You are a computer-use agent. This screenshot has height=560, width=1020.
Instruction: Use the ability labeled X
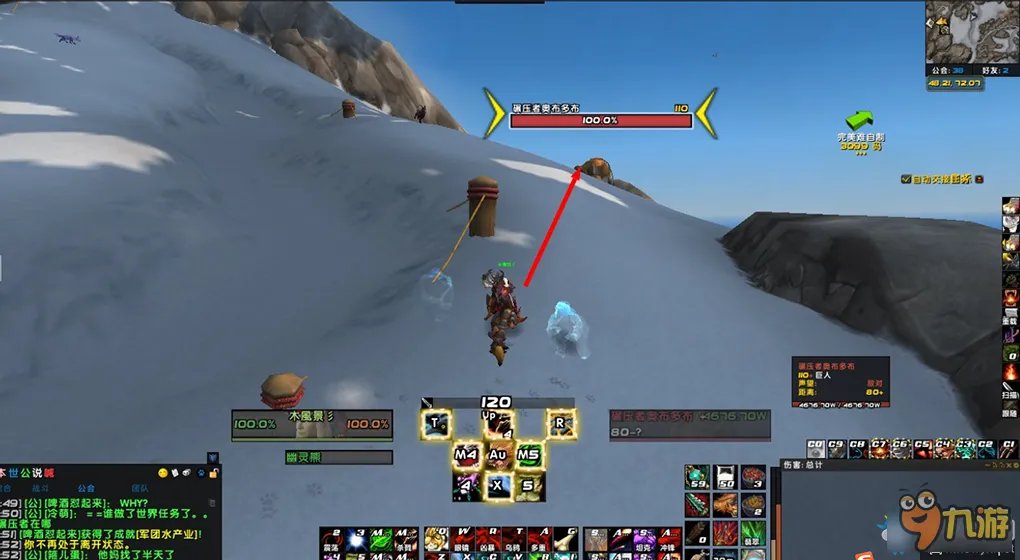click(x=498, y=486)
